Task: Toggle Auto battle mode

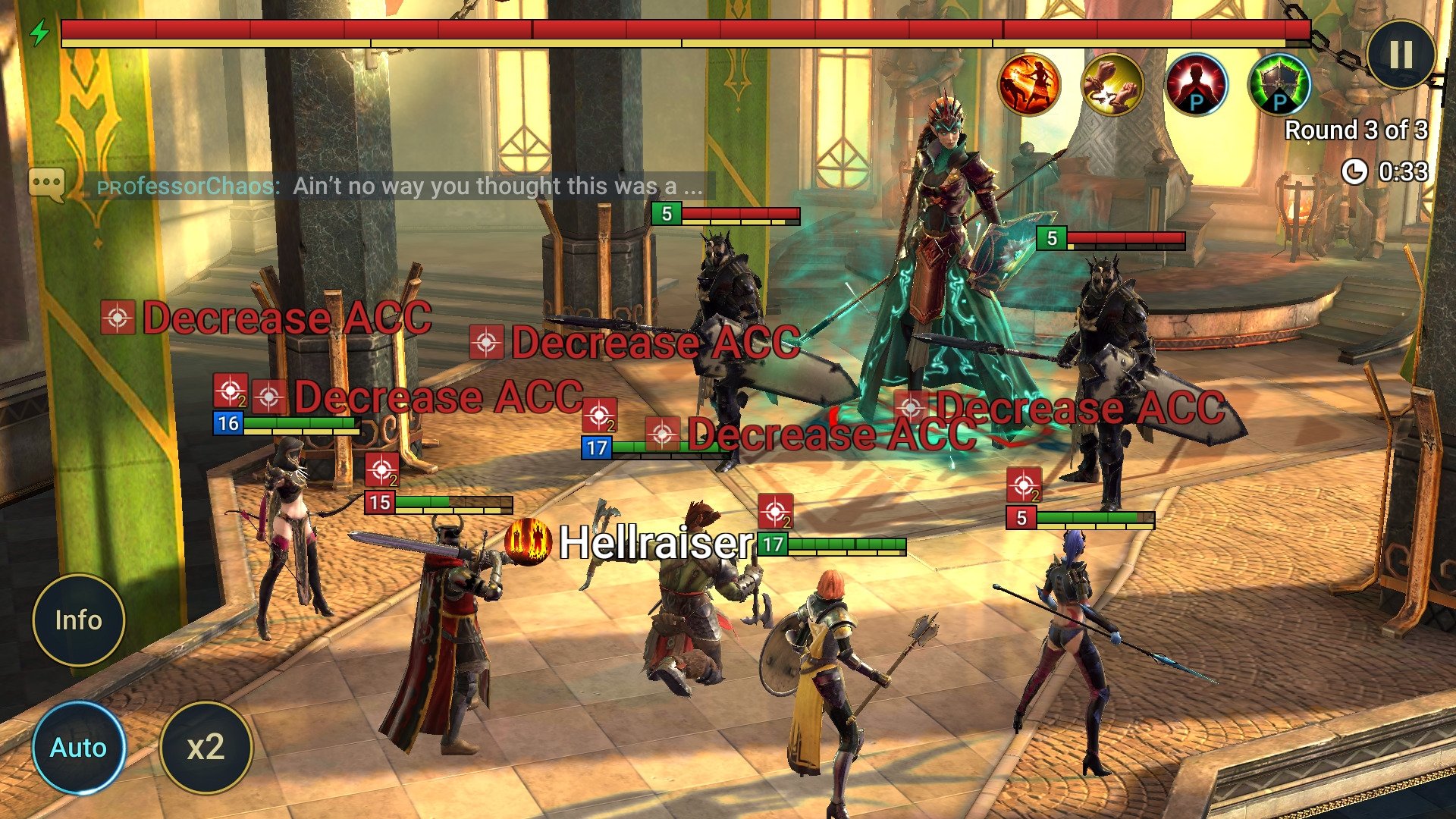Action: click(79, 747)
